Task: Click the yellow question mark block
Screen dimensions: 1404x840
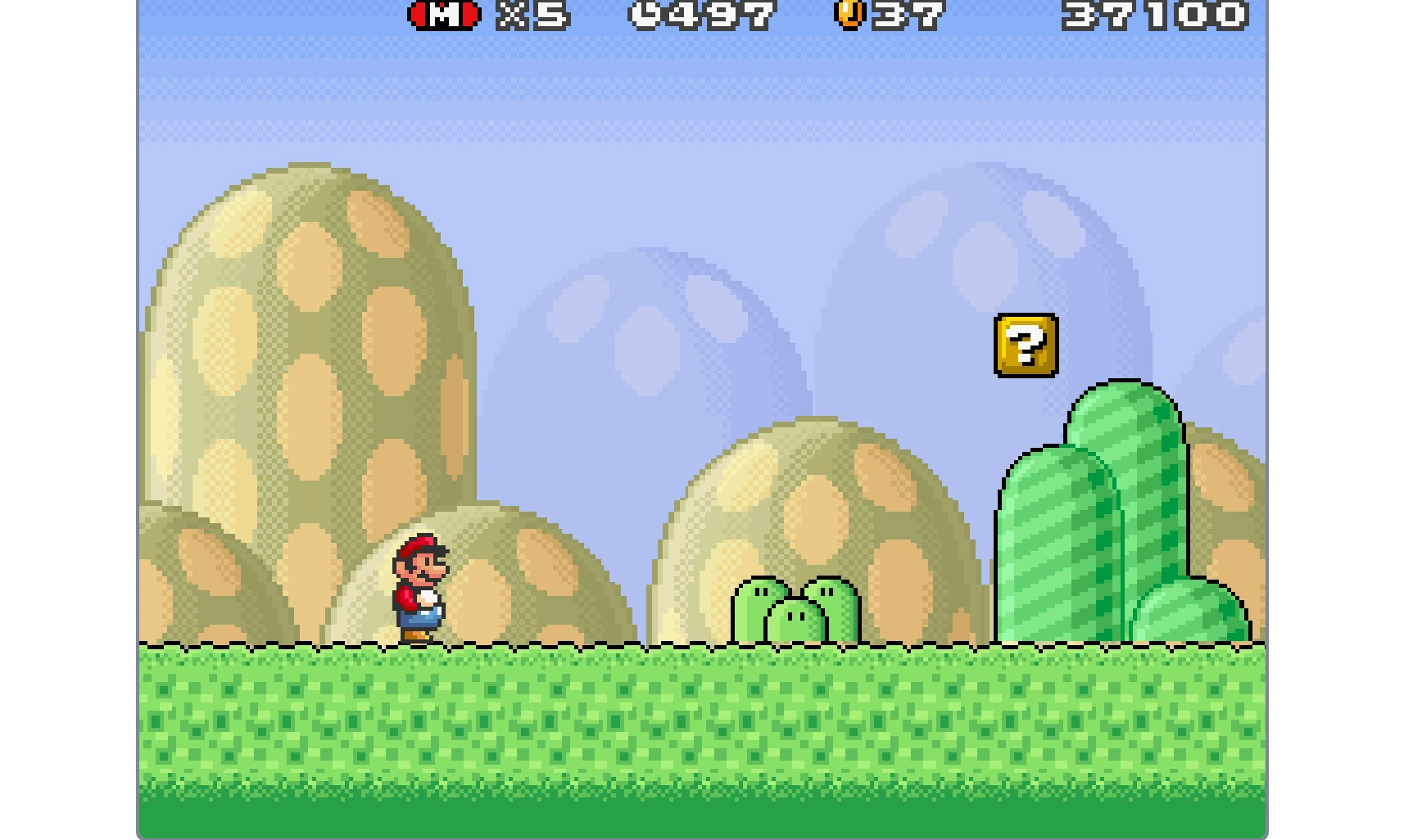Action: click(x=1026, y=345)
